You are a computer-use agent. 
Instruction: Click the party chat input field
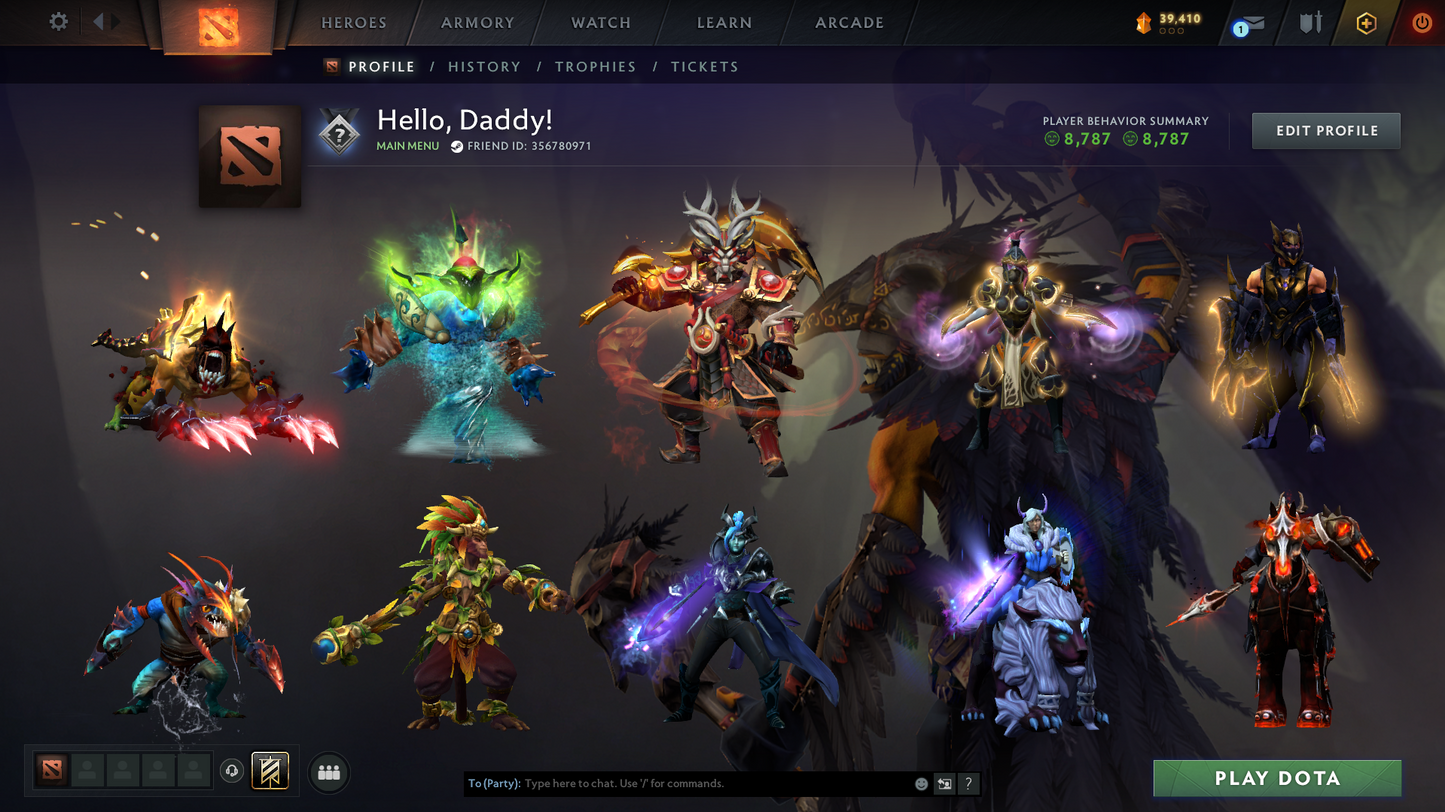[x=700, y=784]
